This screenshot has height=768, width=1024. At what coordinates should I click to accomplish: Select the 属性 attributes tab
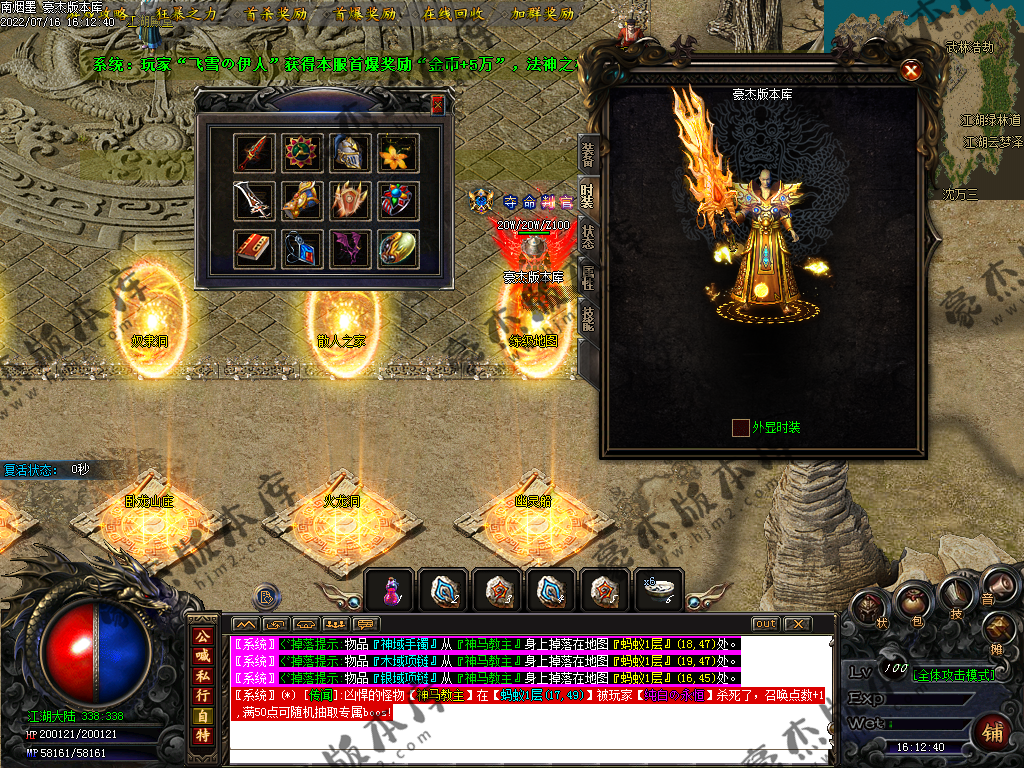(588, 279)
